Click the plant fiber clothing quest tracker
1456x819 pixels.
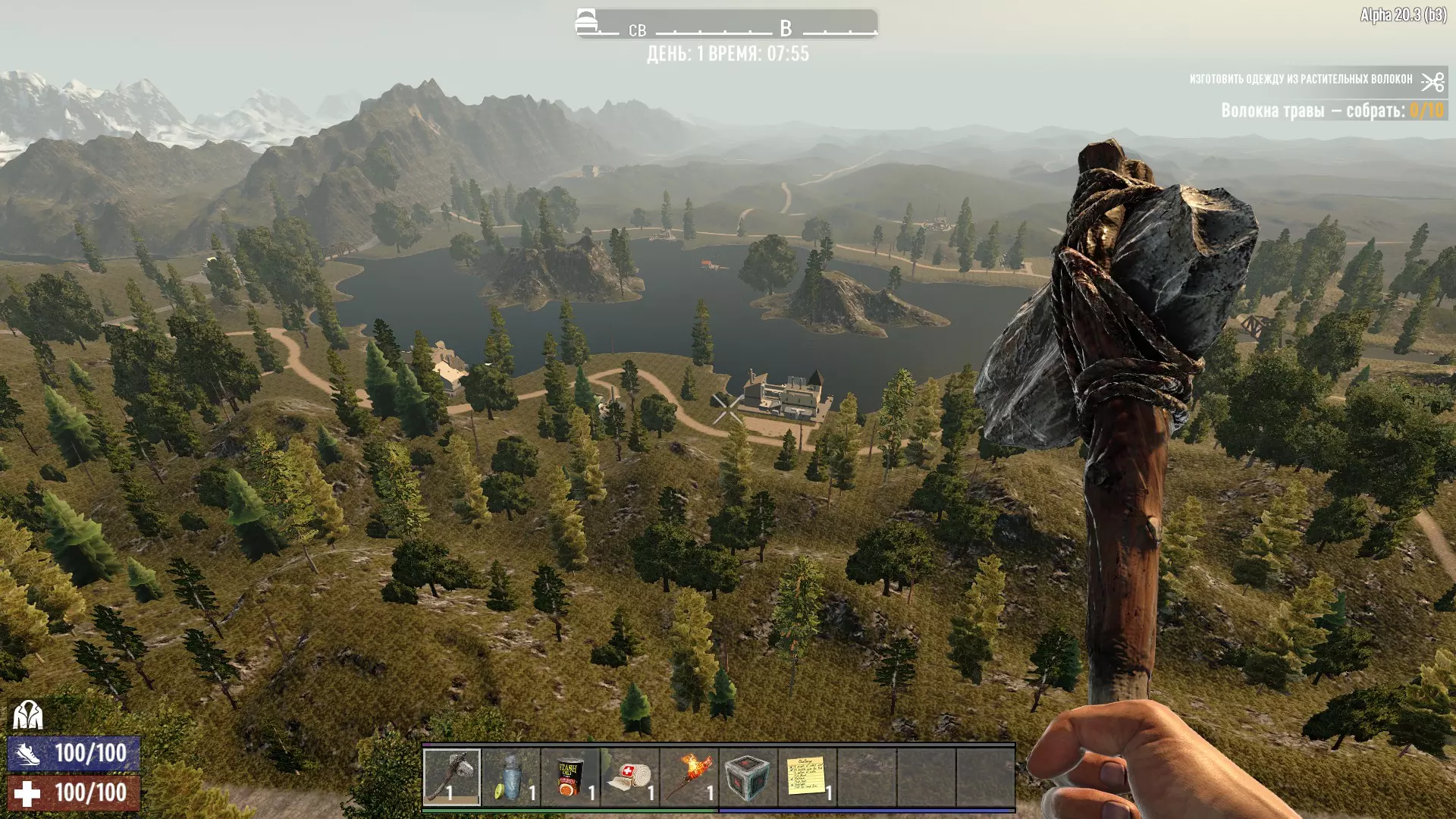point(1300,80)
